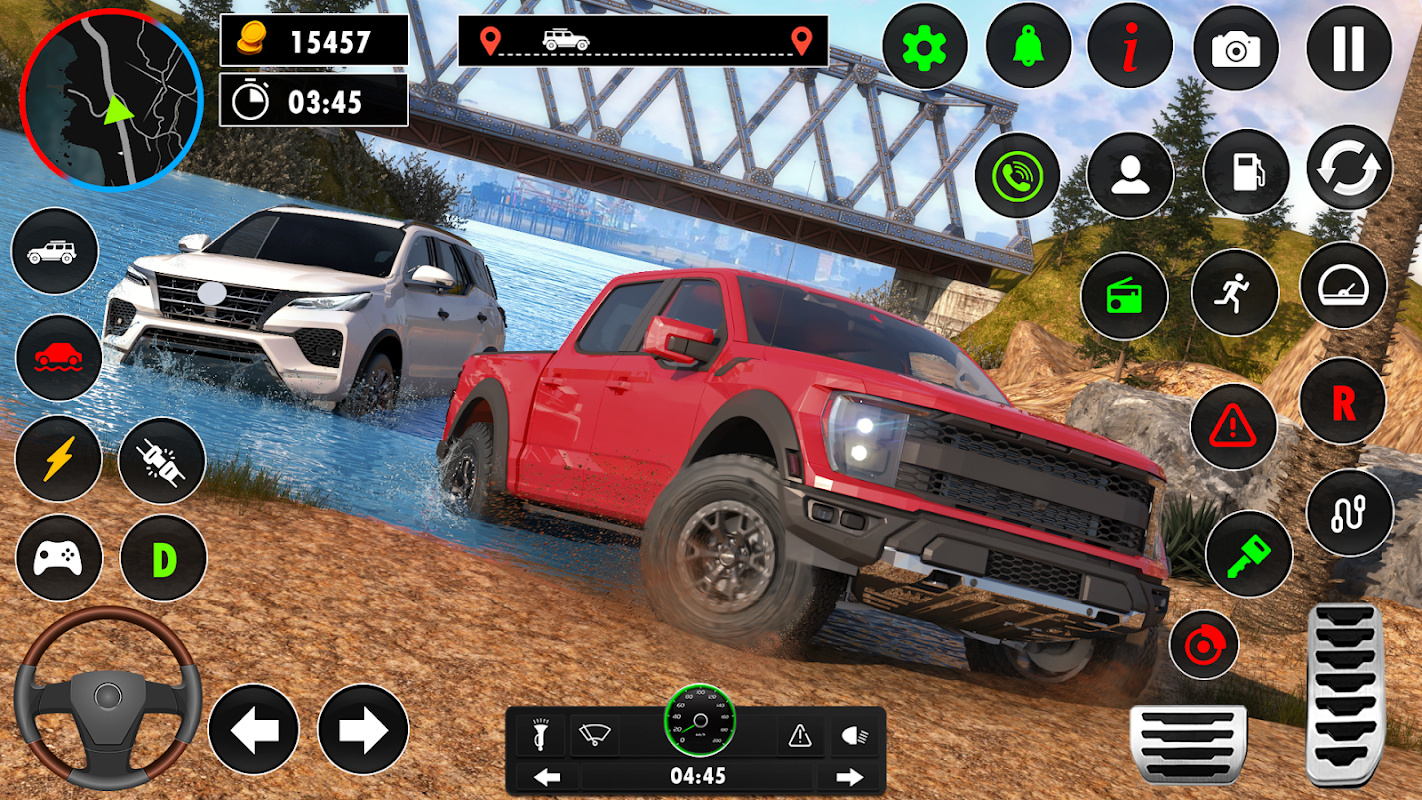1422x800 pixels.
Task: Open the green gear settings
Action: 925,47
